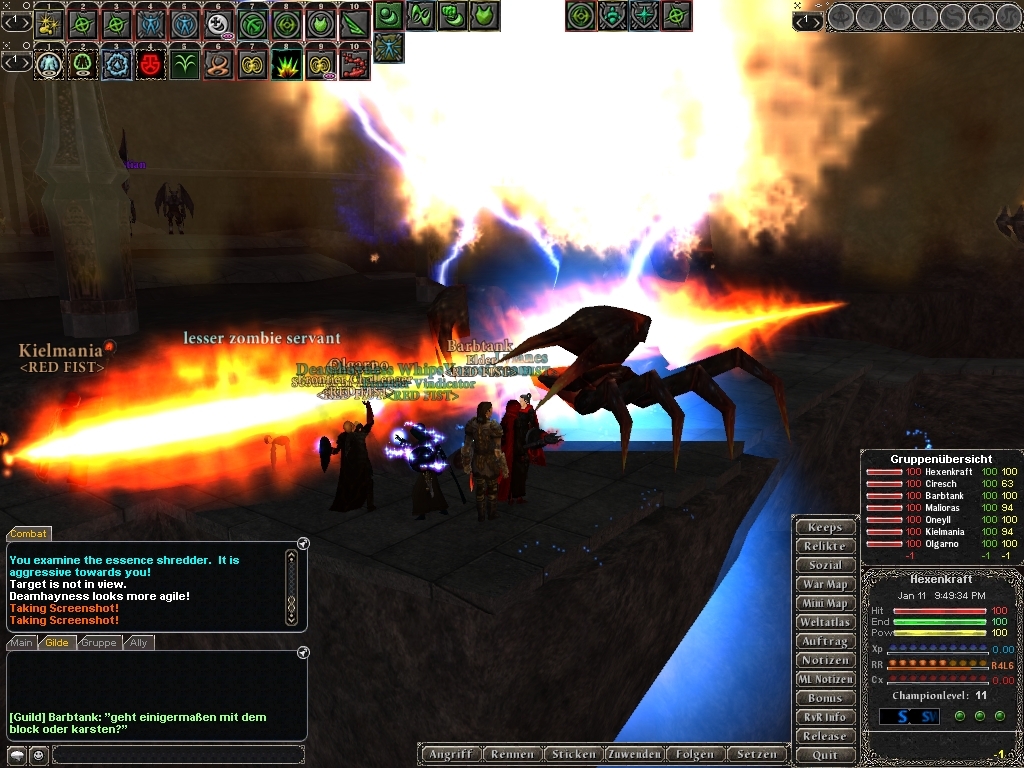This screenshot has width=1024, height=768.
Task: Open the Keeps panel
Action: (825, 527)
